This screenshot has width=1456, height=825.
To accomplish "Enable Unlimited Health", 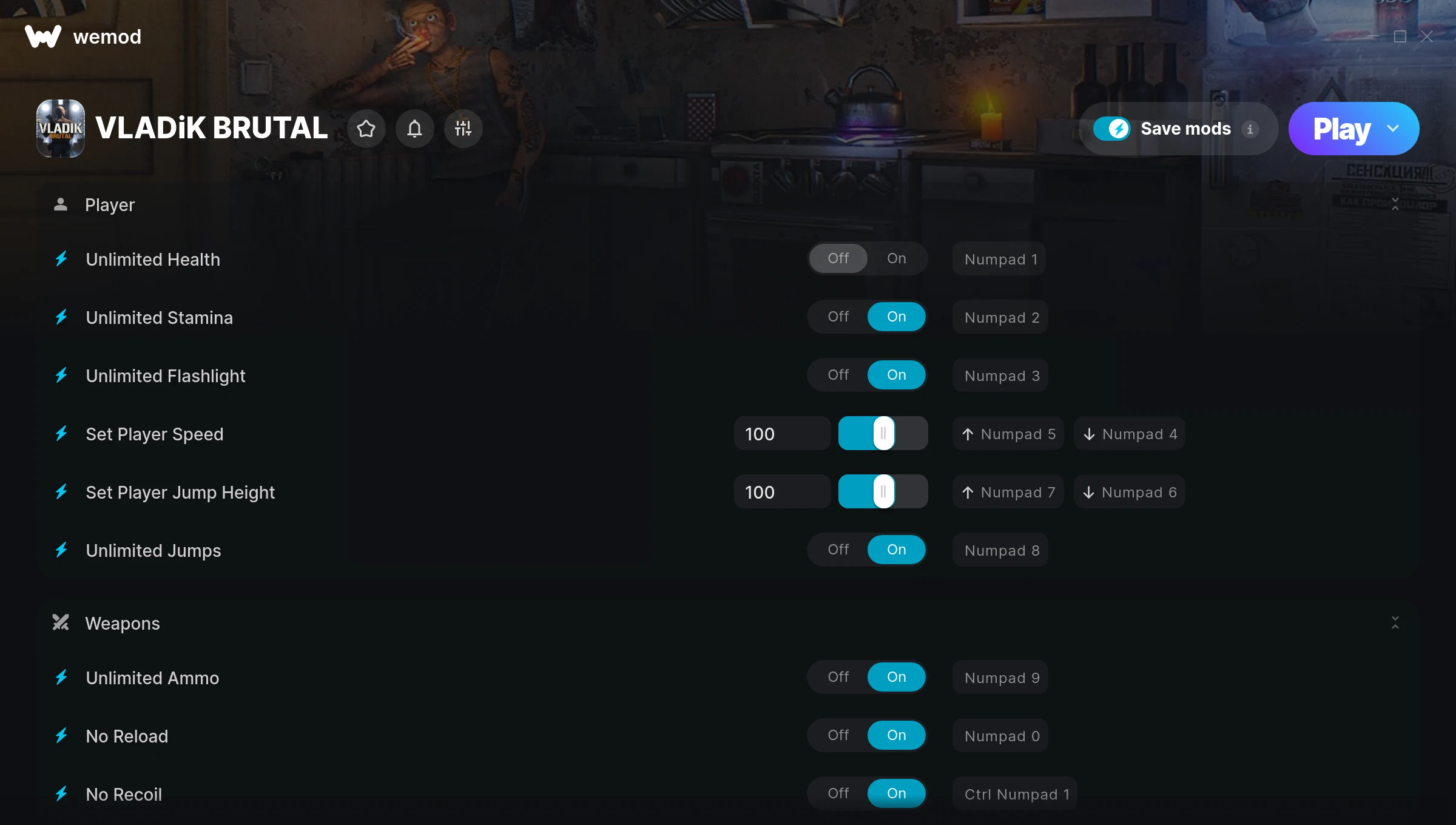I will [896, 258].
